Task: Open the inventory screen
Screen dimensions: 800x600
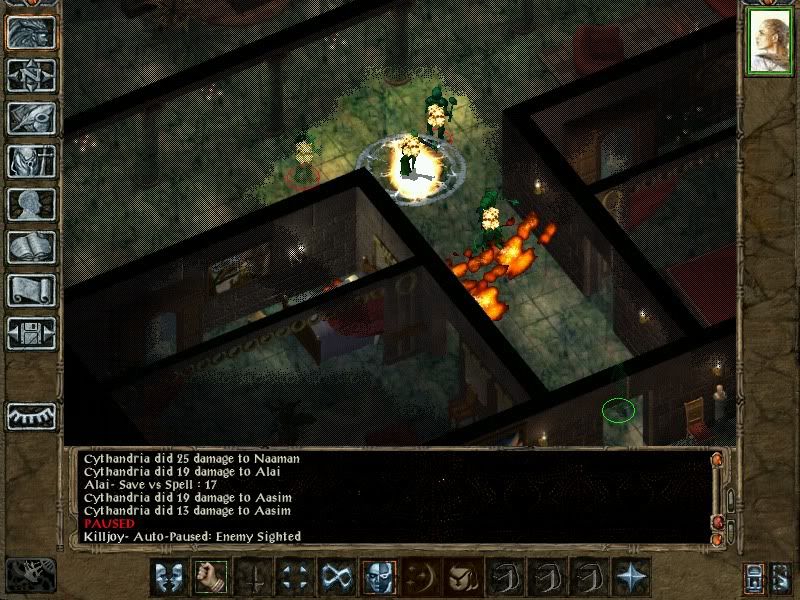Action: pyautogui.click(x=31, y=161)
